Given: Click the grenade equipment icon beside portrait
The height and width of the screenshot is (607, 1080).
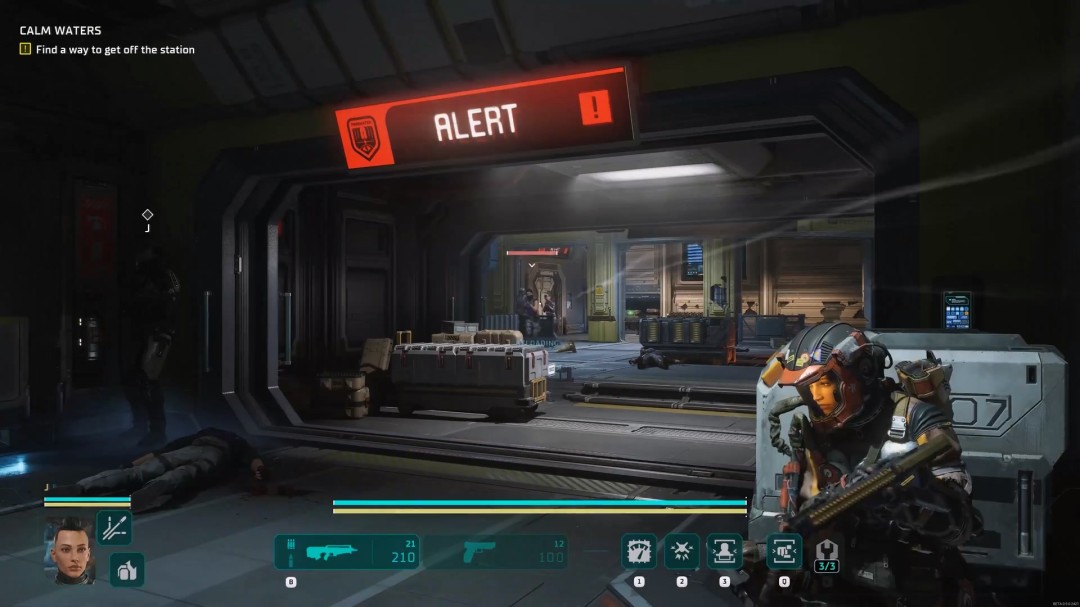Looking at the screenshot, I should coord(127,569).
